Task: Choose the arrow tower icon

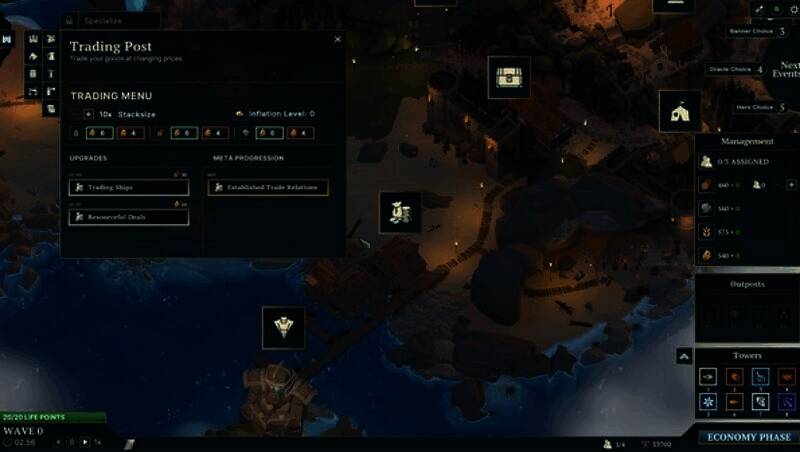Action: coord(707,376)
